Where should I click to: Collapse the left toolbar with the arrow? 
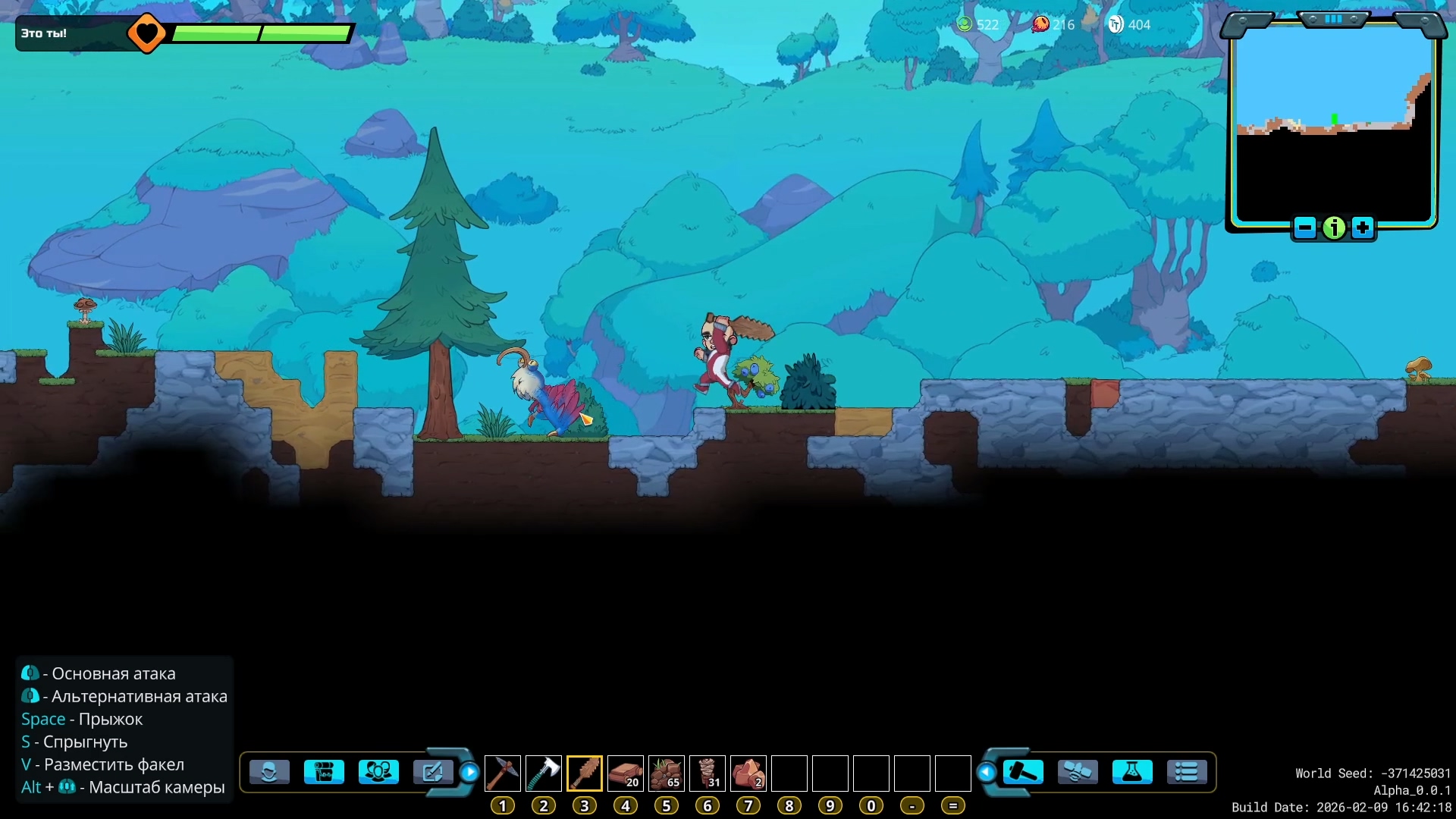470,772
